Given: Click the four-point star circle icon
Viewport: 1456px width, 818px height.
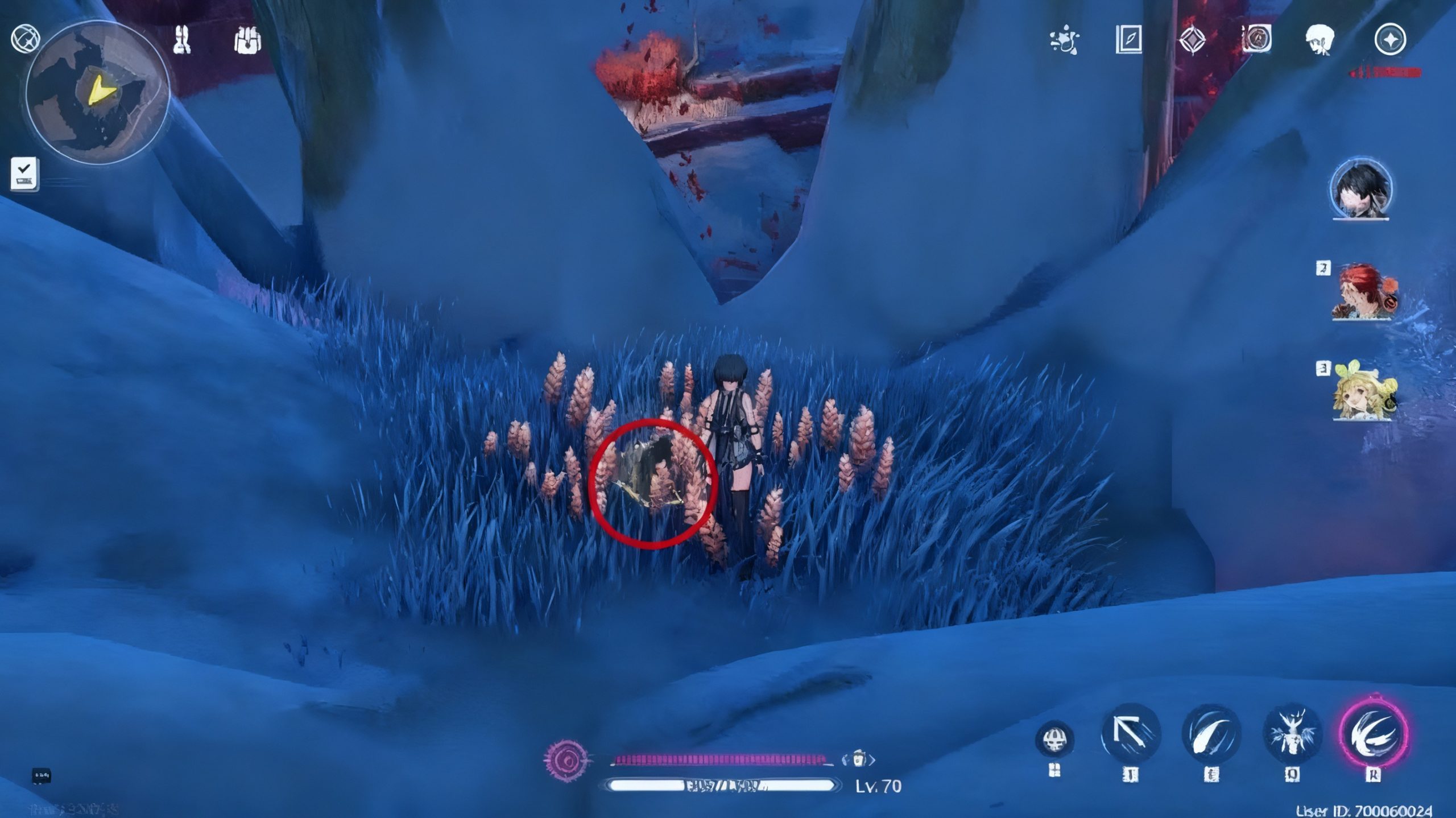Looking at the screenshot, I should [x=1390, y=40].
